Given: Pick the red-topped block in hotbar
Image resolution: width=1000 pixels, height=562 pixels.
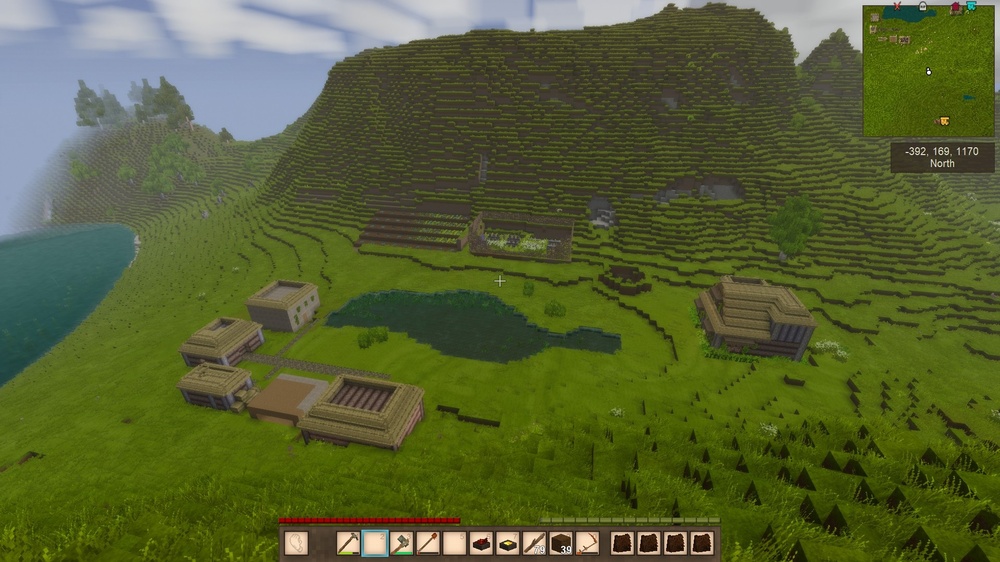Looking at the screenshot, I should pos(482,544).
